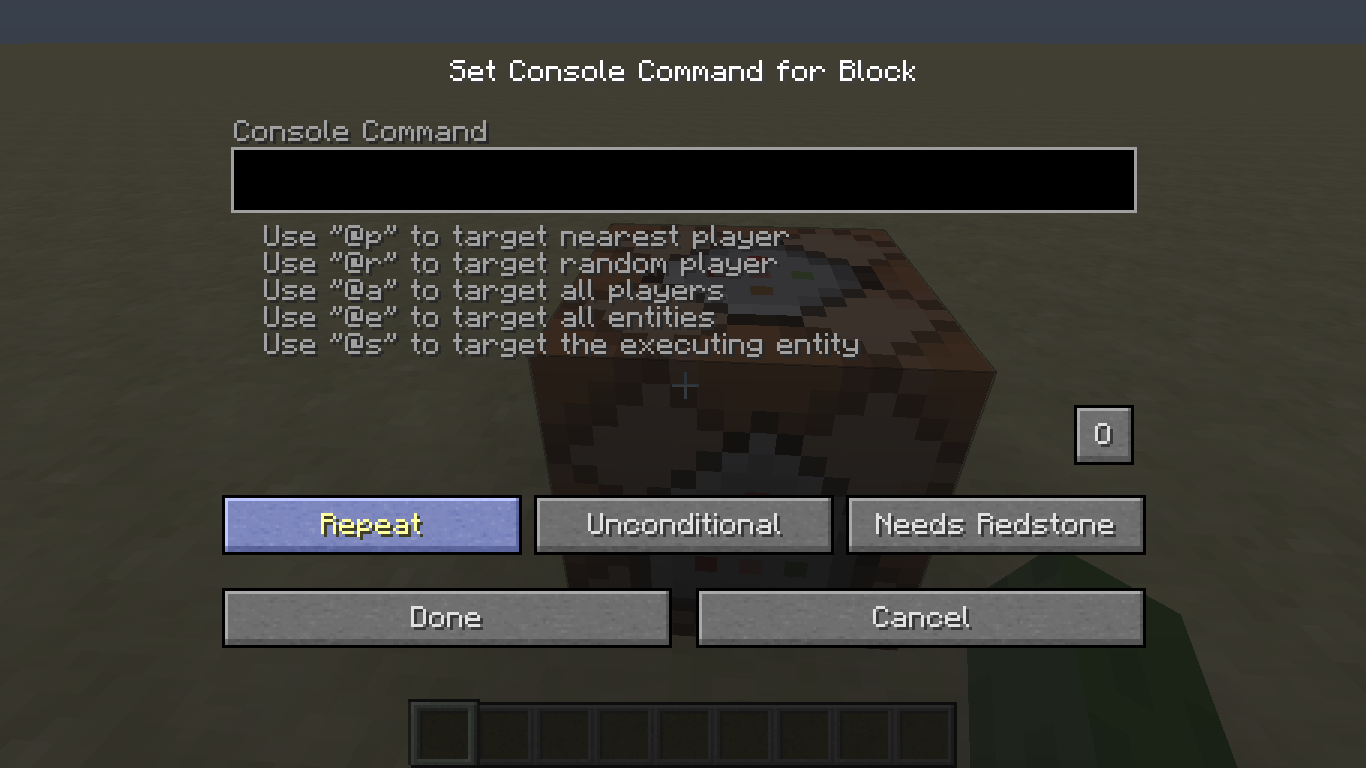1366x768 pixels.
Task: Click the fourth hotbar slot
Action: pos(624,733)
